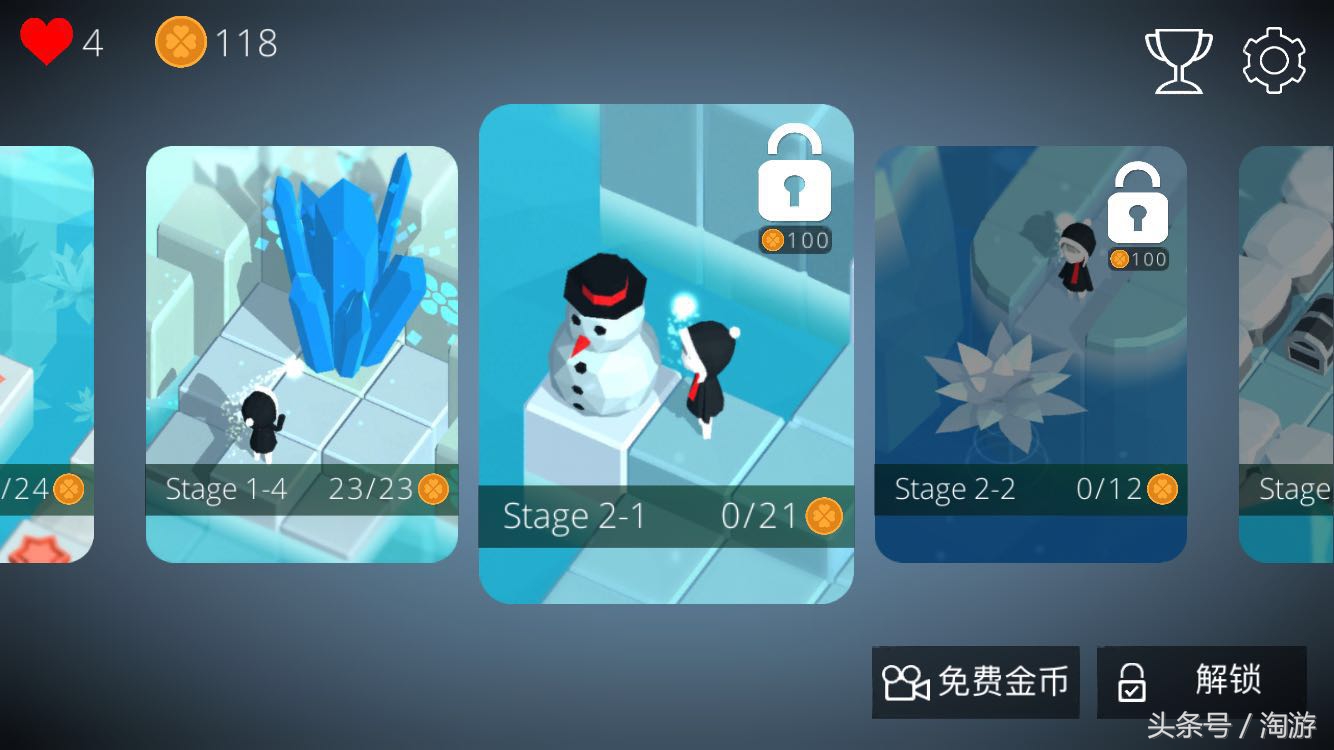Open the partially visible rightmost stage card
1334x750 pixels.
(x=1290, y=350)
